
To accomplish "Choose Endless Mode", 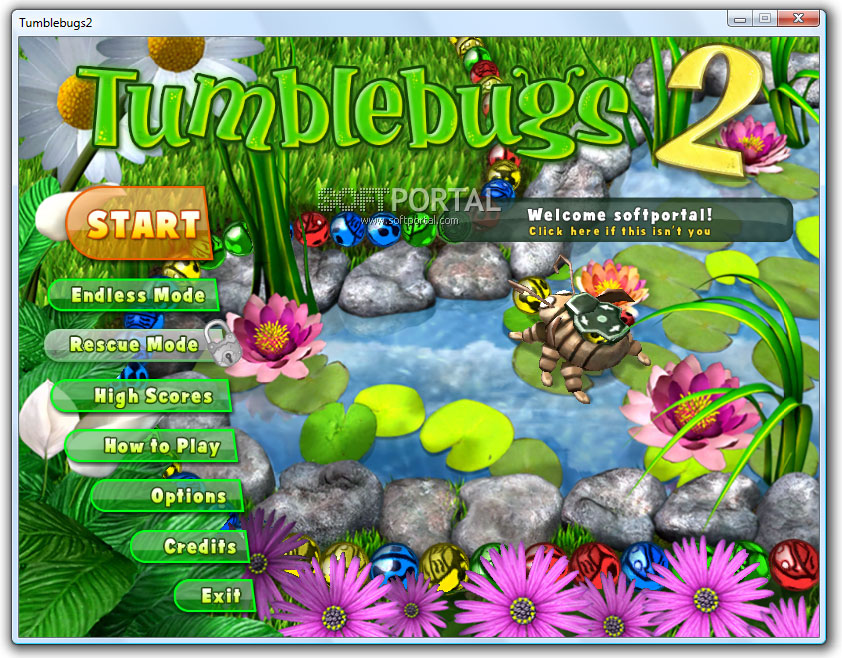I will coord(137,295).
